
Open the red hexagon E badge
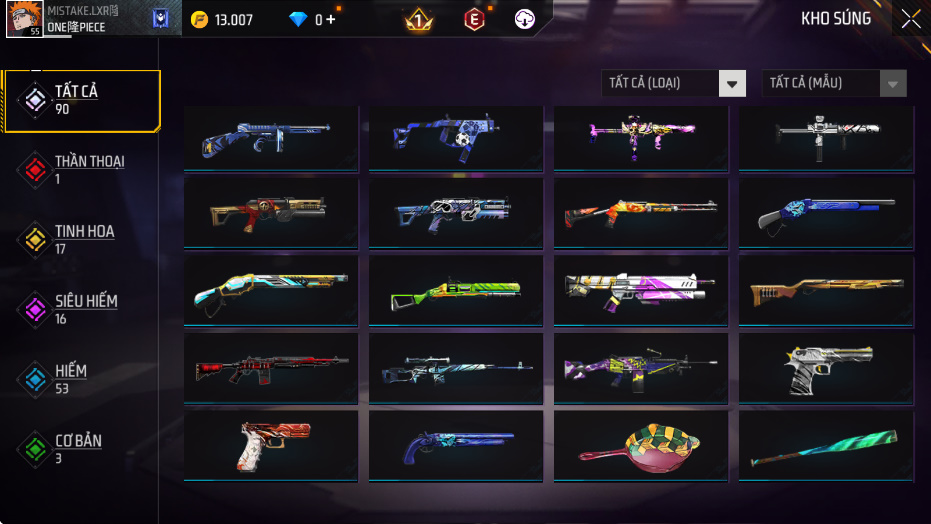(x=473, y=19)
